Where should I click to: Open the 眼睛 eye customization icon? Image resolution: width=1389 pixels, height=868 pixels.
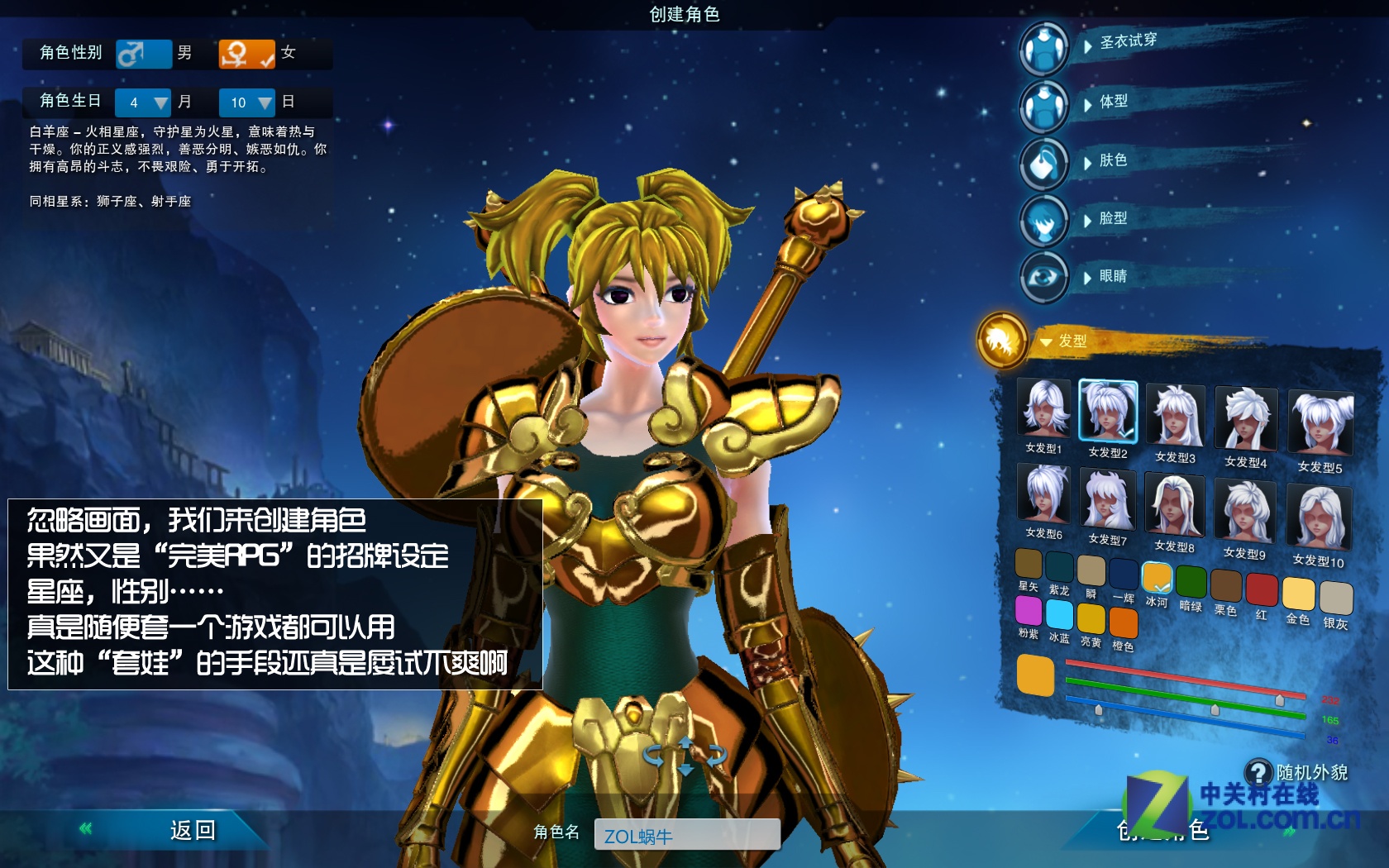[x=1043, y=278]
